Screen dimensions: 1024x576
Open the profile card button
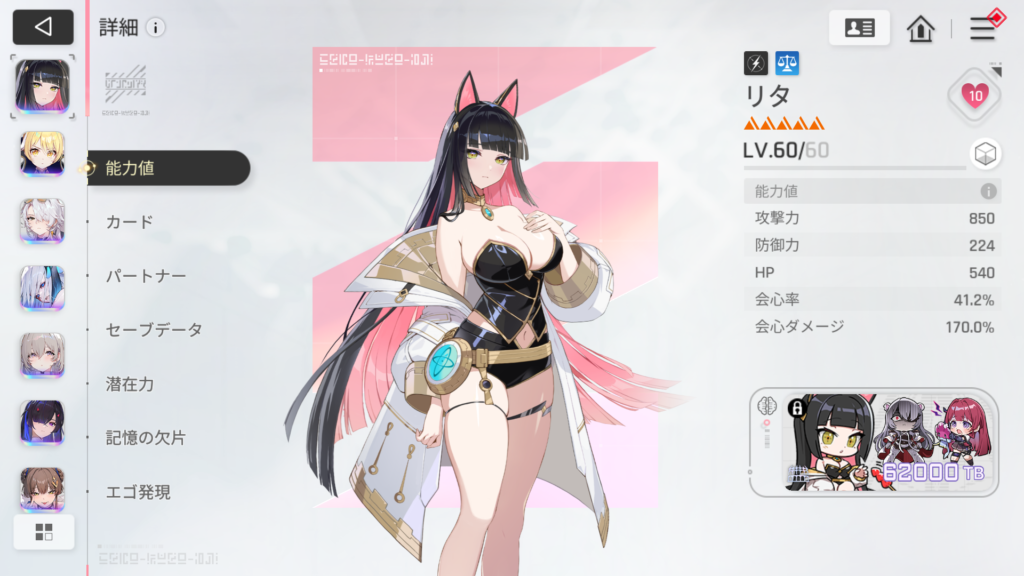[x=859, y=28]
